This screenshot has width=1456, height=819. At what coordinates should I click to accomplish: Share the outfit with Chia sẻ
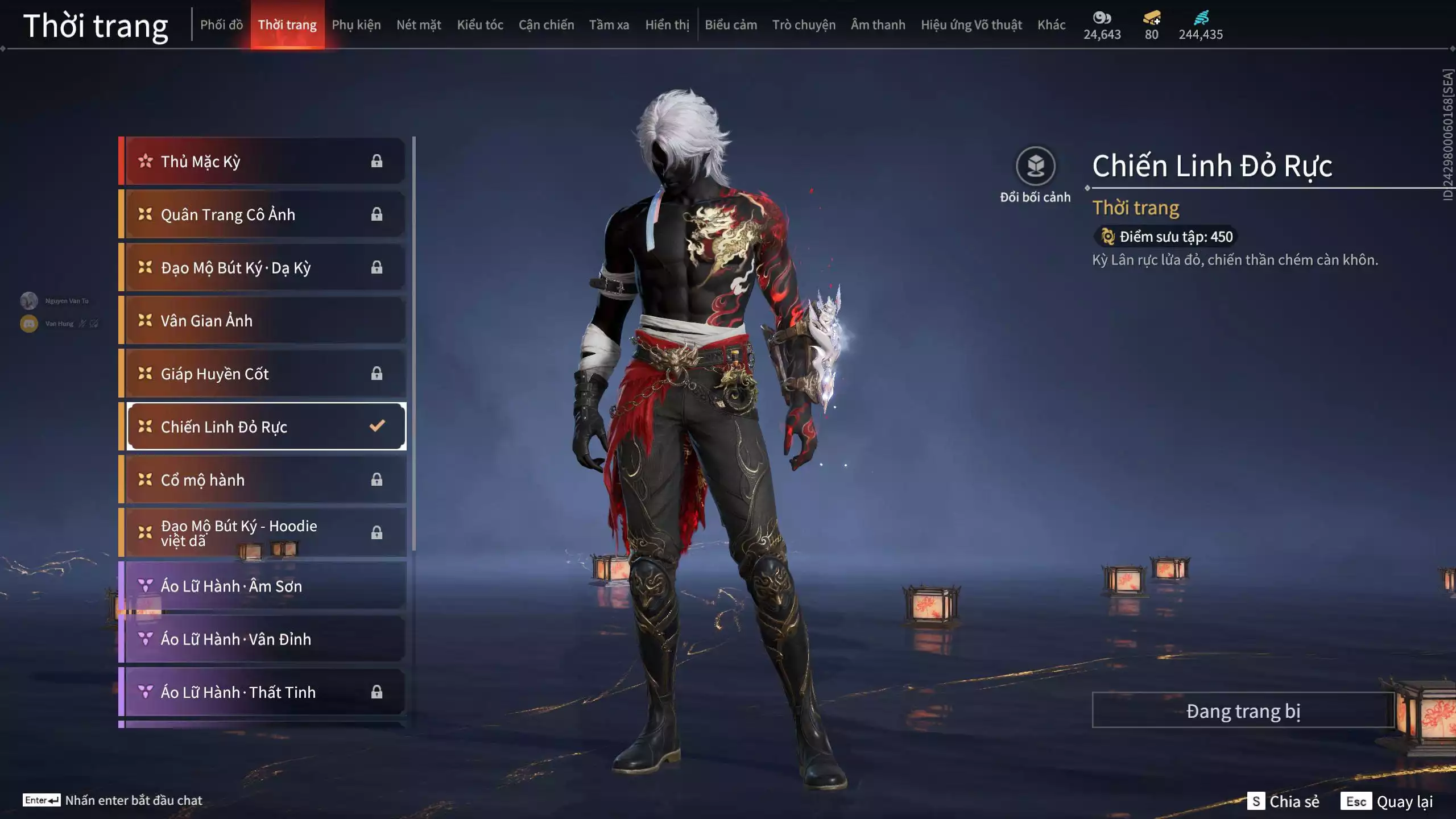coord(1283,801)
